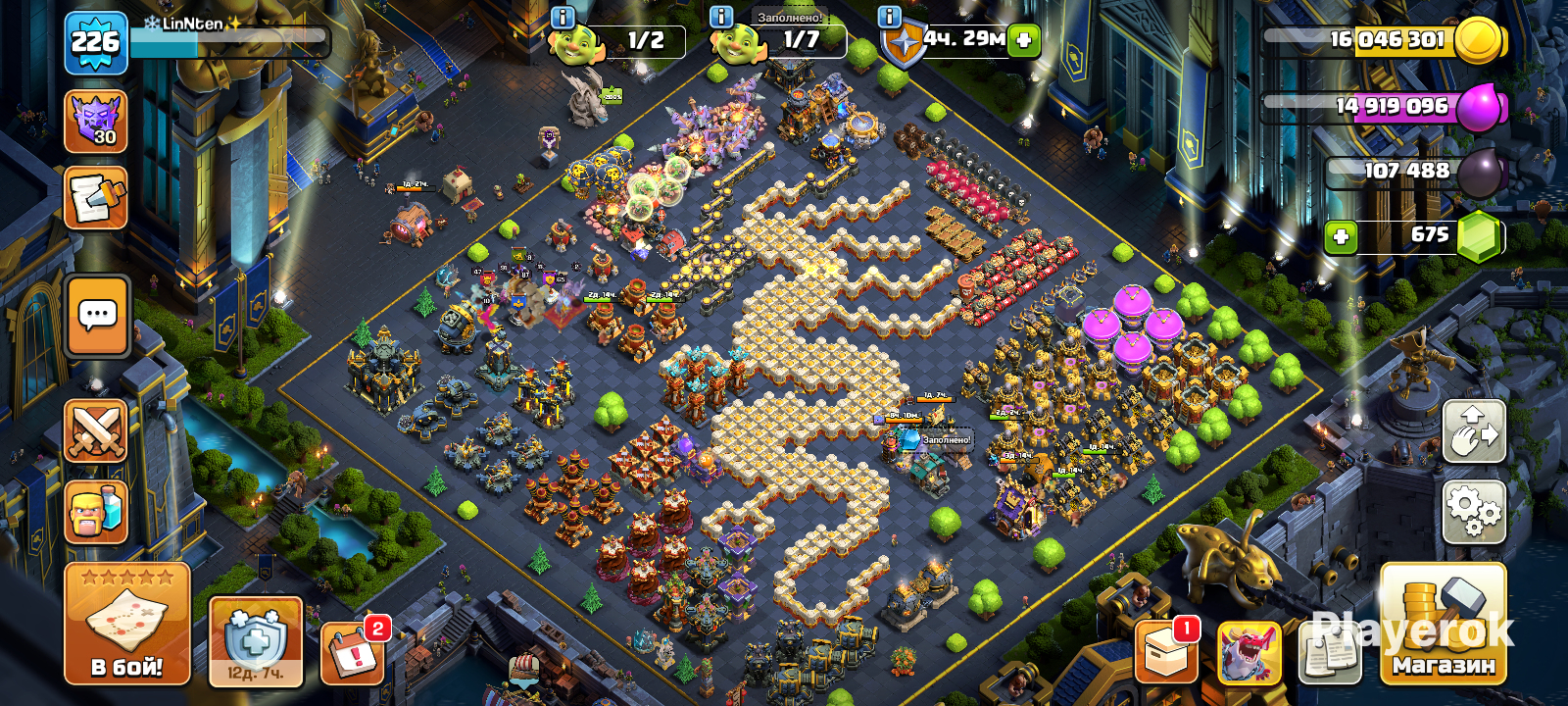The height and width of the screenshot is (706, 1568).
Task: Open the hand and arrow layout editor
Action: (1474, 431)
